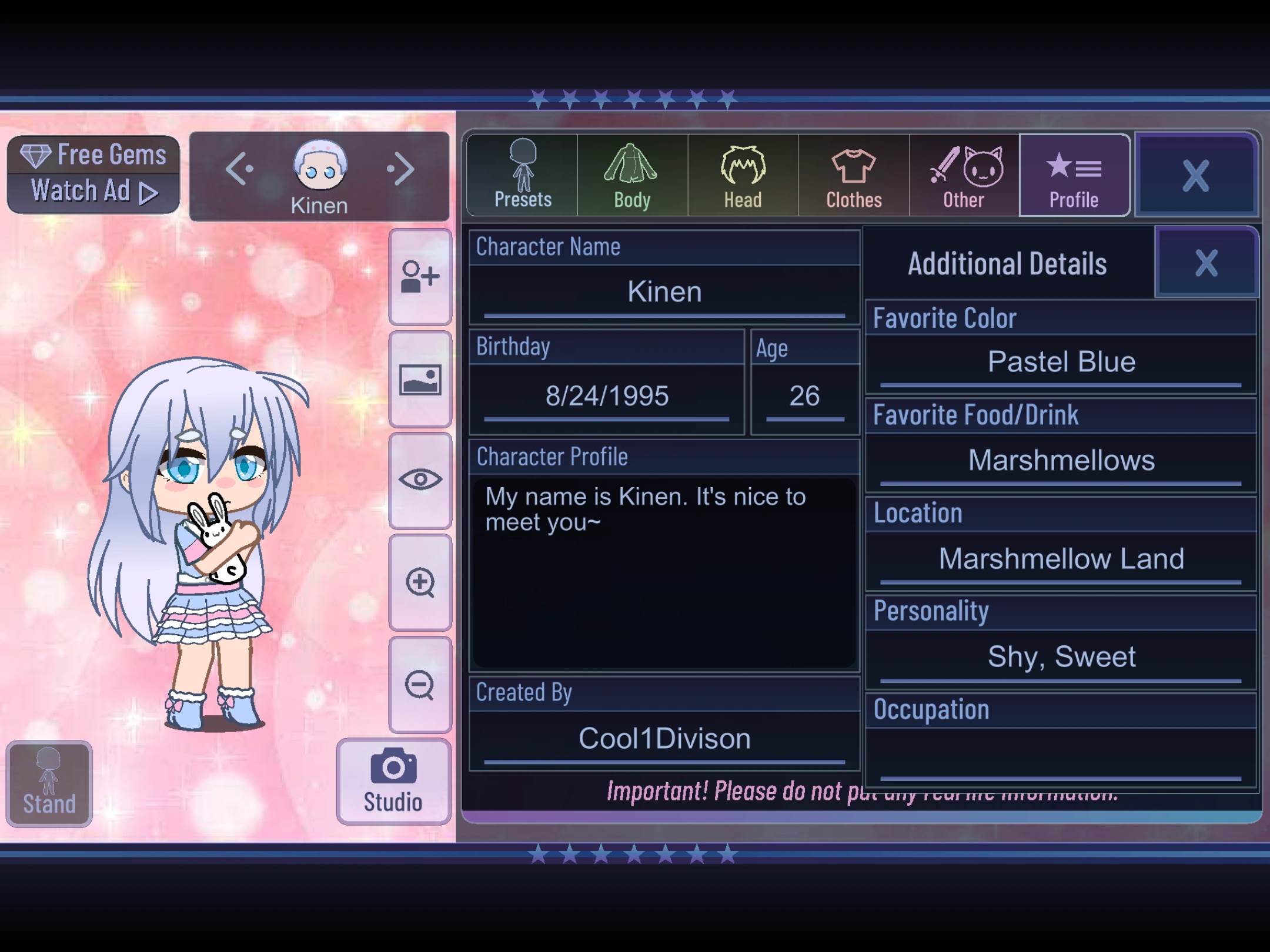
Task: Click the left arrow to switch characters
Action: 240,170
